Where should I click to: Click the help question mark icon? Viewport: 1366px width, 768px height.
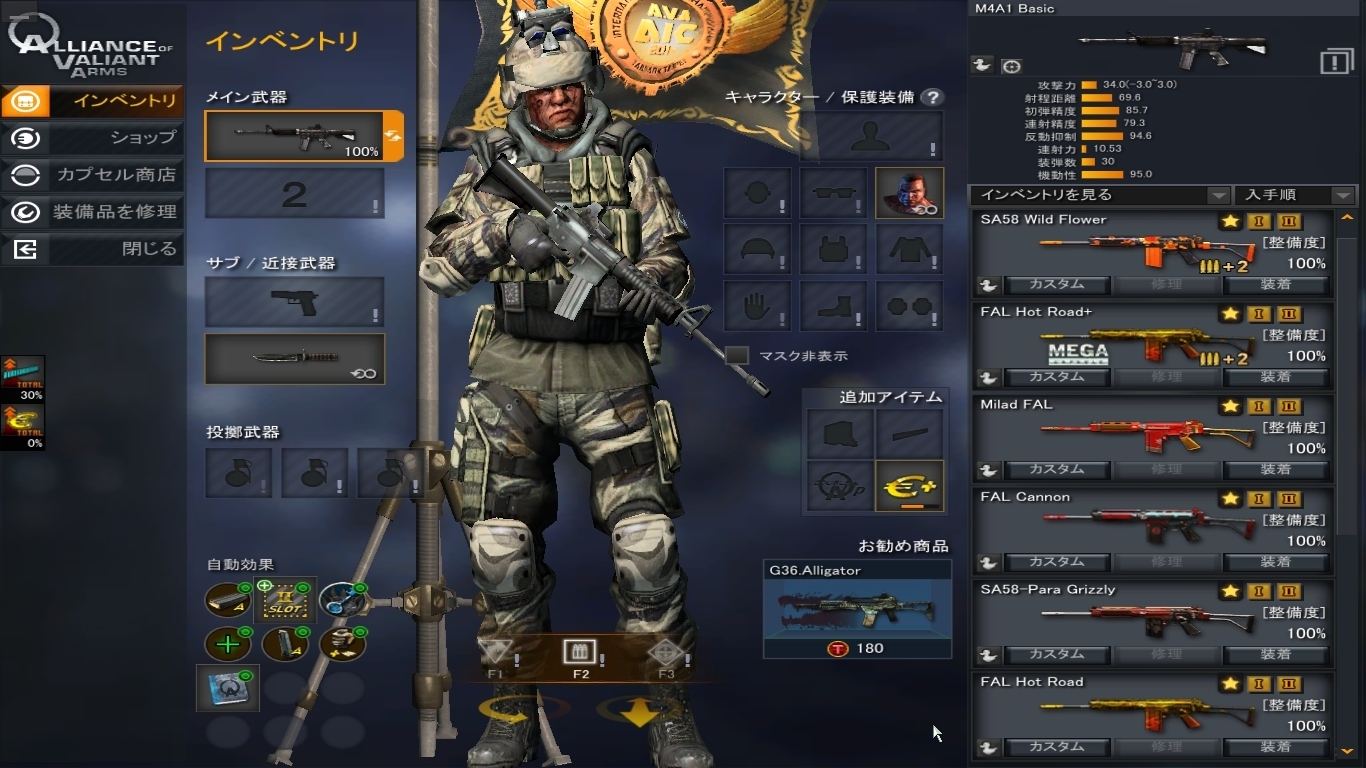(932, 97)
